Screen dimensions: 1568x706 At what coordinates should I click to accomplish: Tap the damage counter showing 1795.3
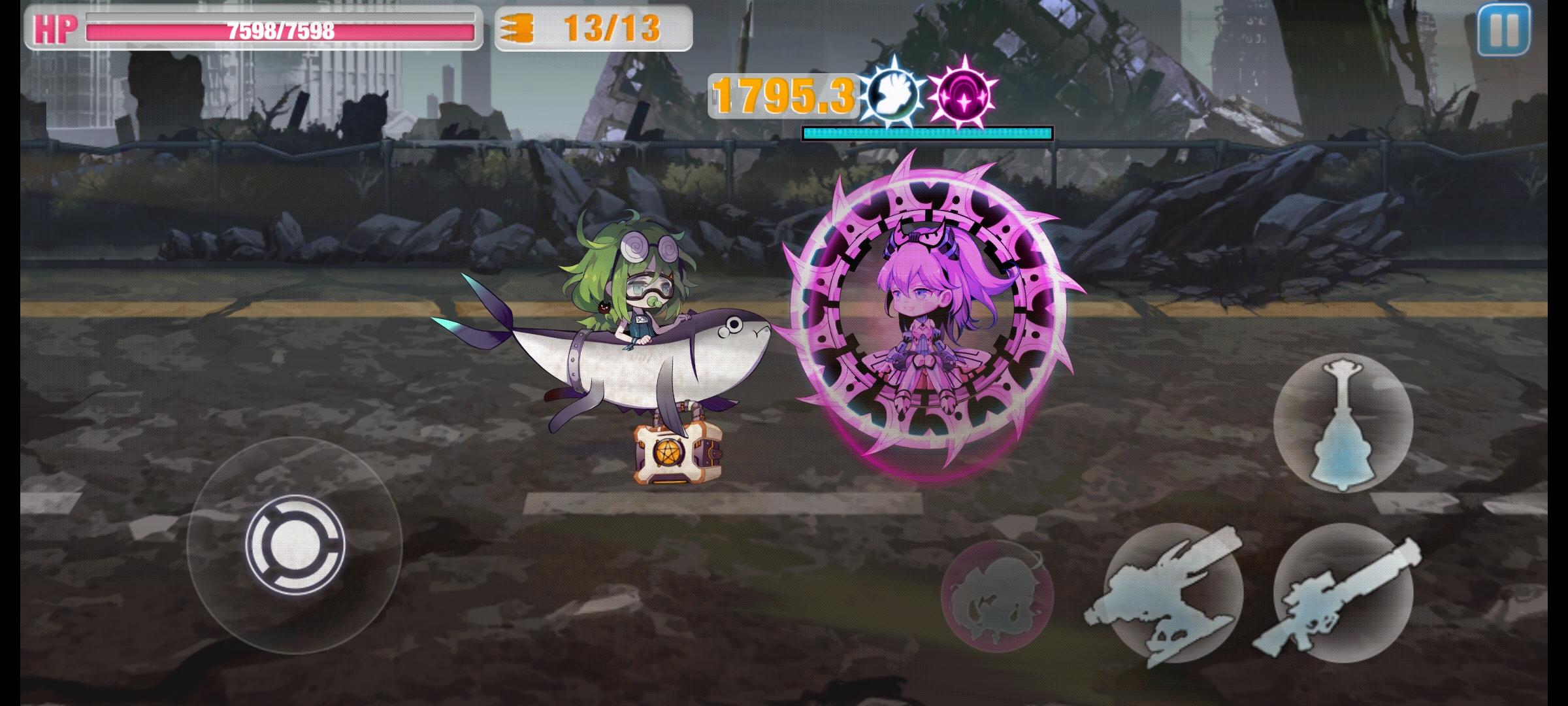coord(783,95)
